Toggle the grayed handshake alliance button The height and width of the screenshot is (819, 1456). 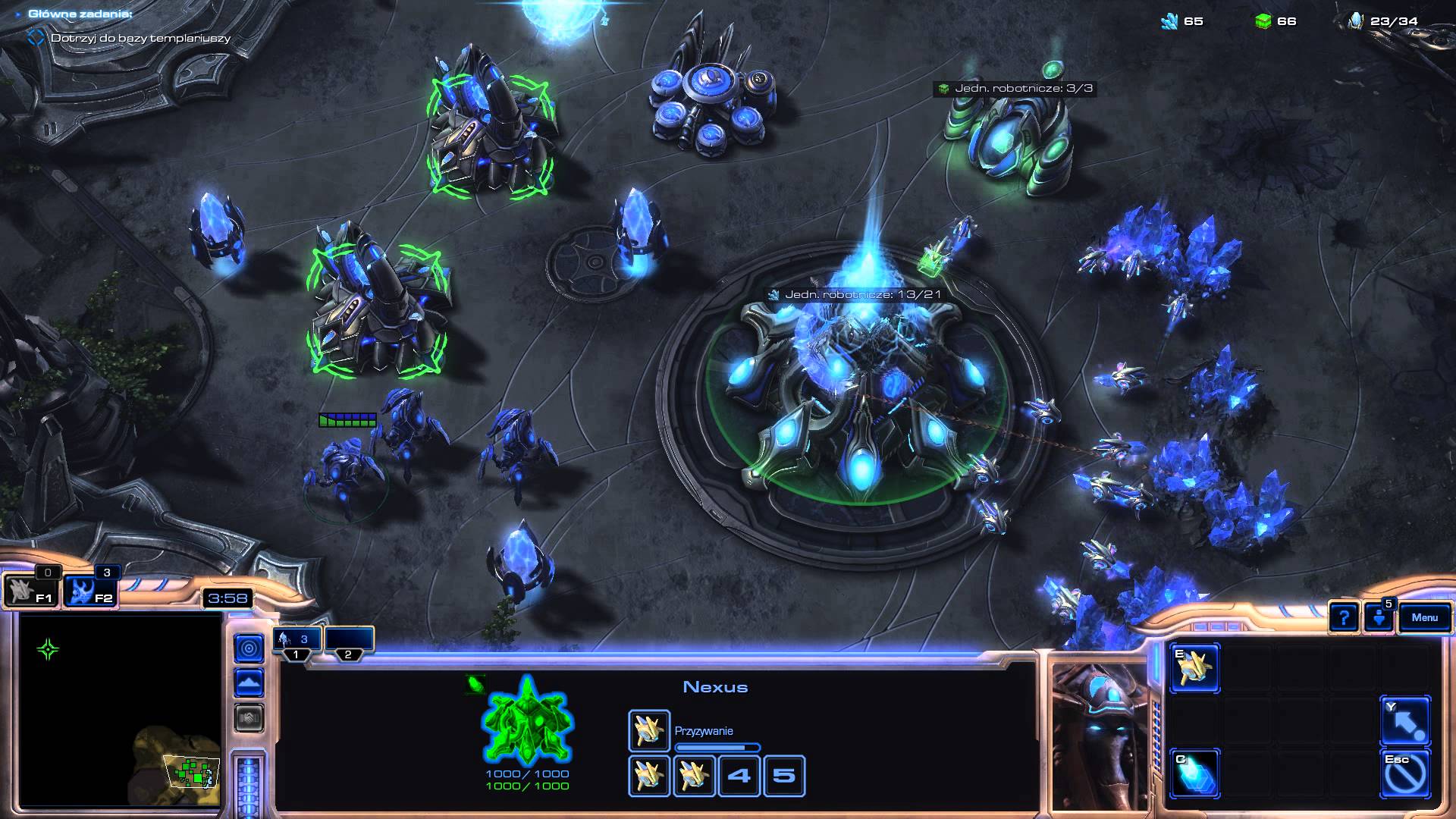pos(249,717)
